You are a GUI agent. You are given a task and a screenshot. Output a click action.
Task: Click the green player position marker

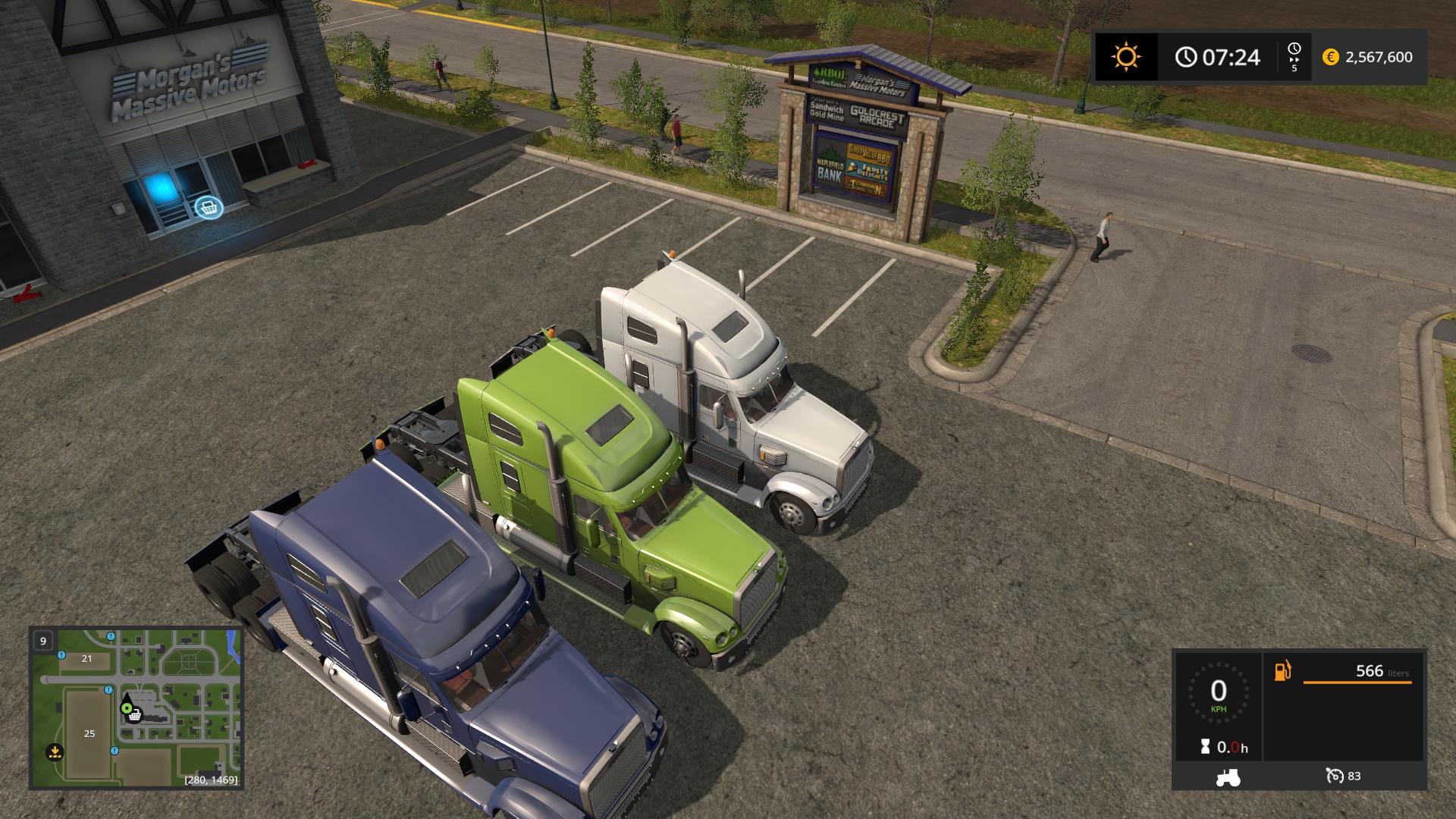point(126,708)
